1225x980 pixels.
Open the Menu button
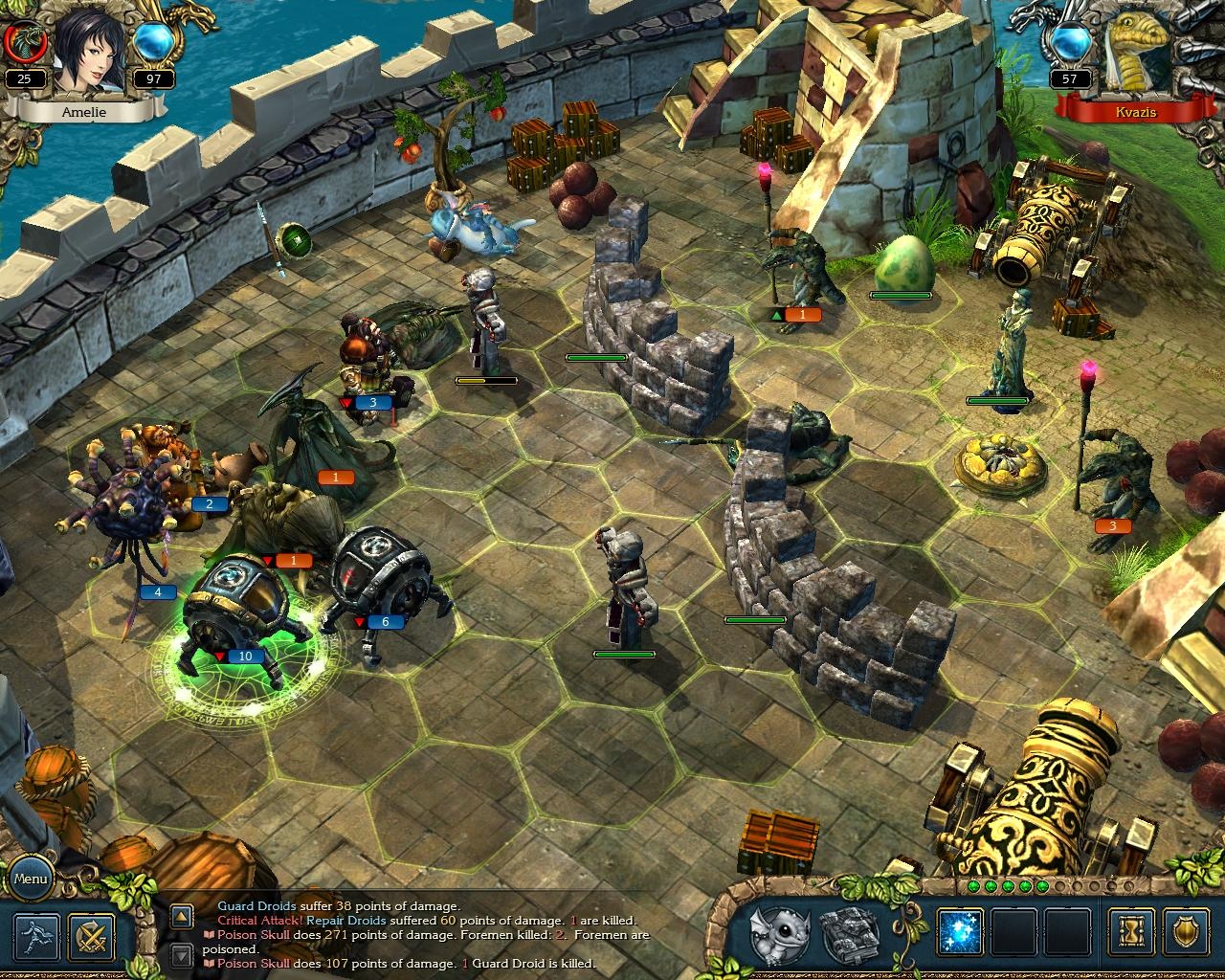[x=32, y=878]
